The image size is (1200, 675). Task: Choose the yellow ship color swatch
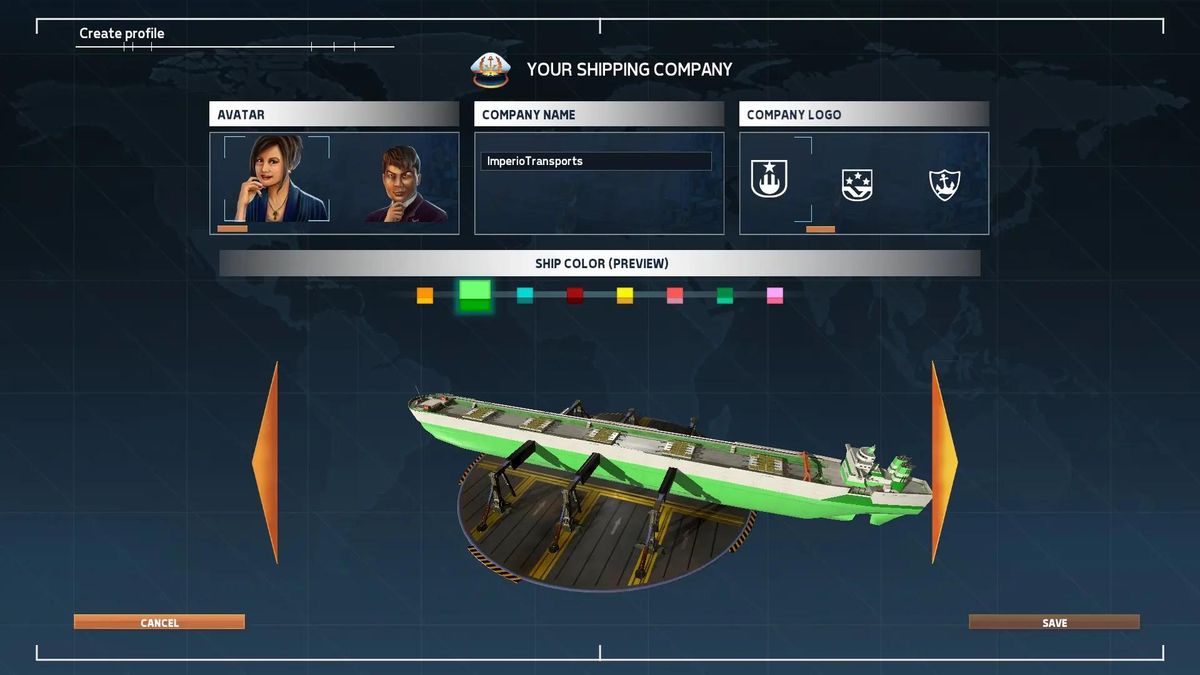625,295
